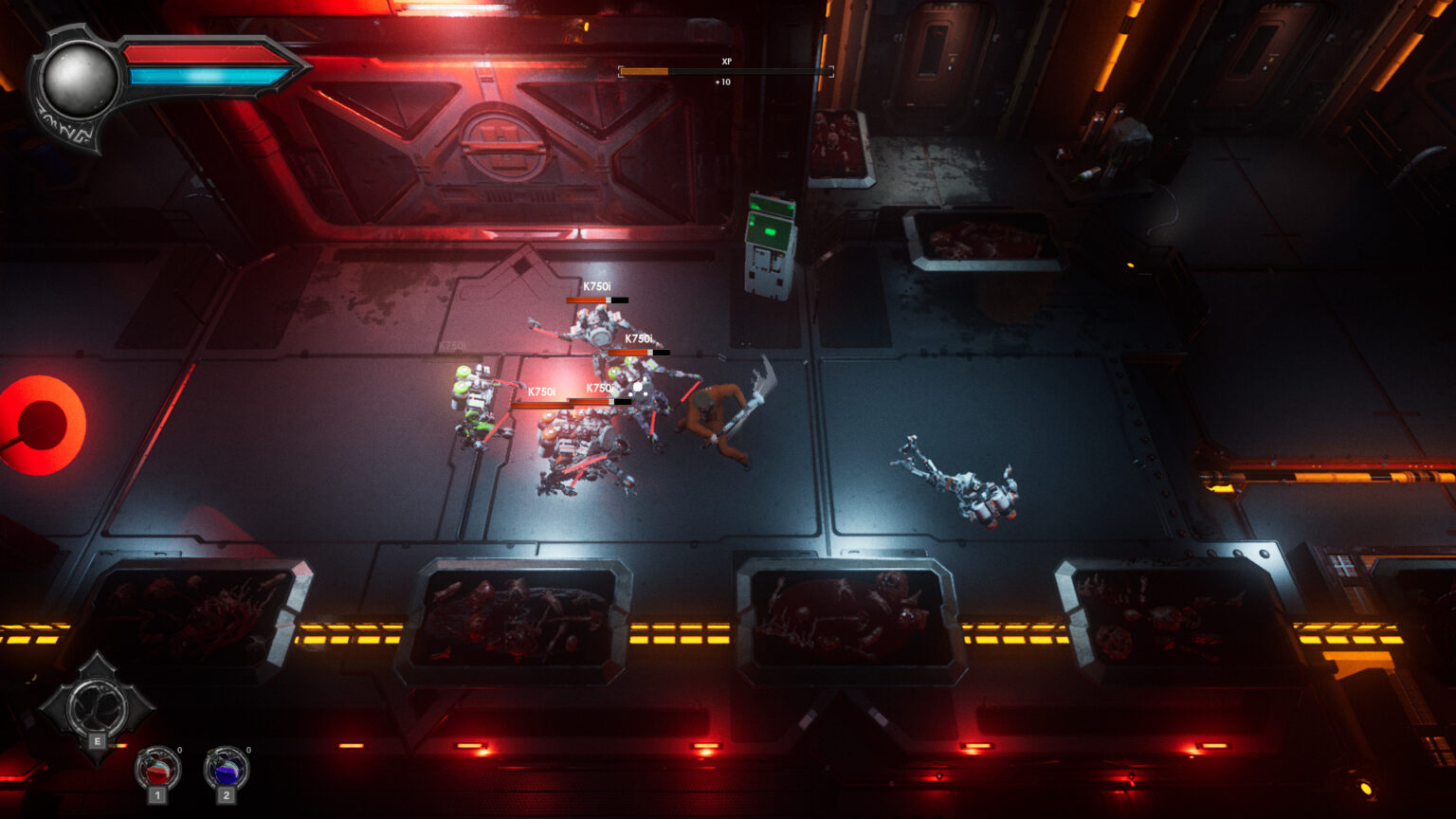Click the grey character portrait orb
This screenshot has width=1456, height=819.
[80, 82]
